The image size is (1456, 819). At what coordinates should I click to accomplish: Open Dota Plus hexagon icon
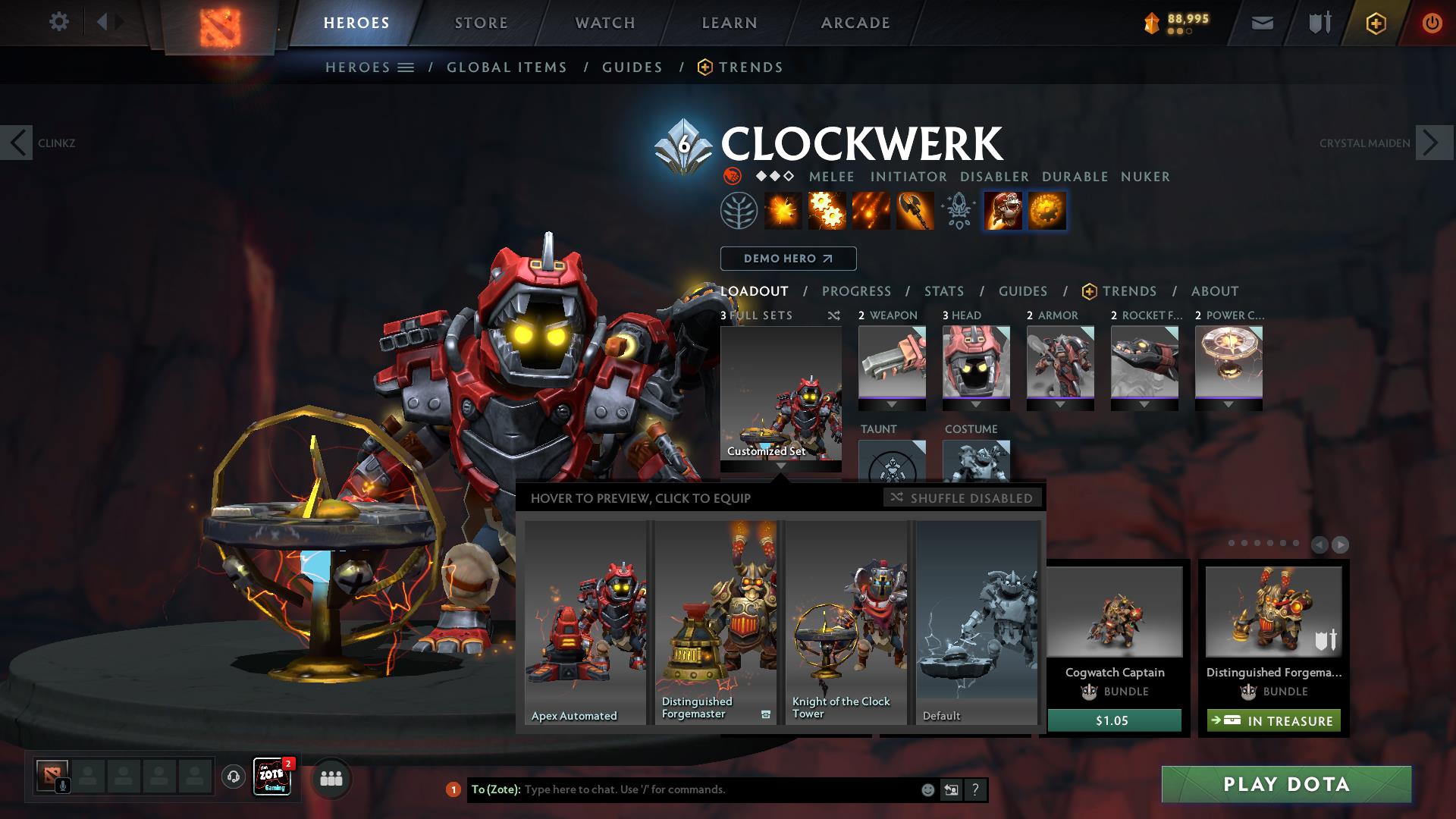[1375, 23]
